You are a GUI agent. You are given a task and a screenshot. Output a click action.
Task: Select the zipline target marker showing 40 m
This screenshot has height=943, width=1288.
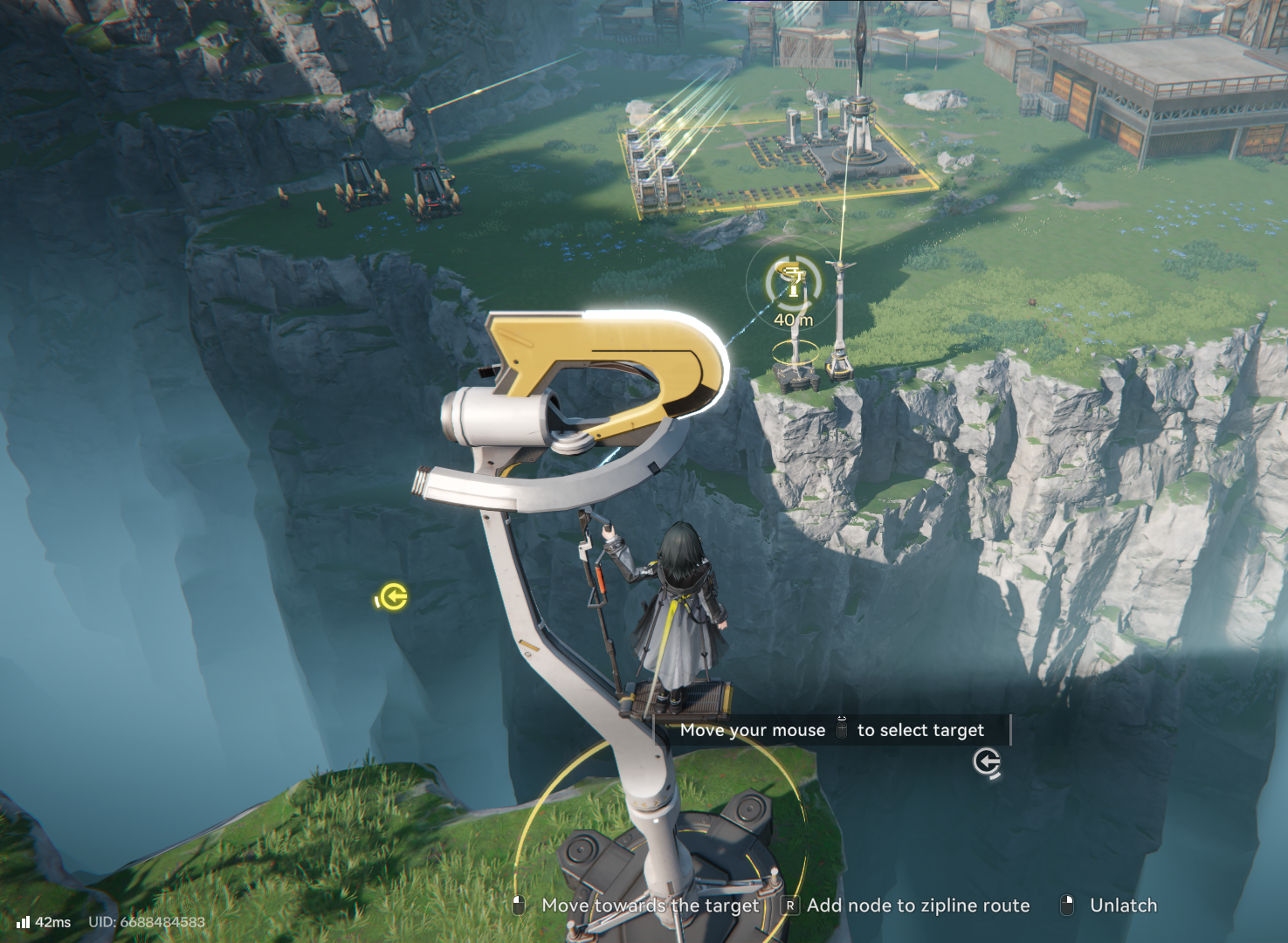793,283
